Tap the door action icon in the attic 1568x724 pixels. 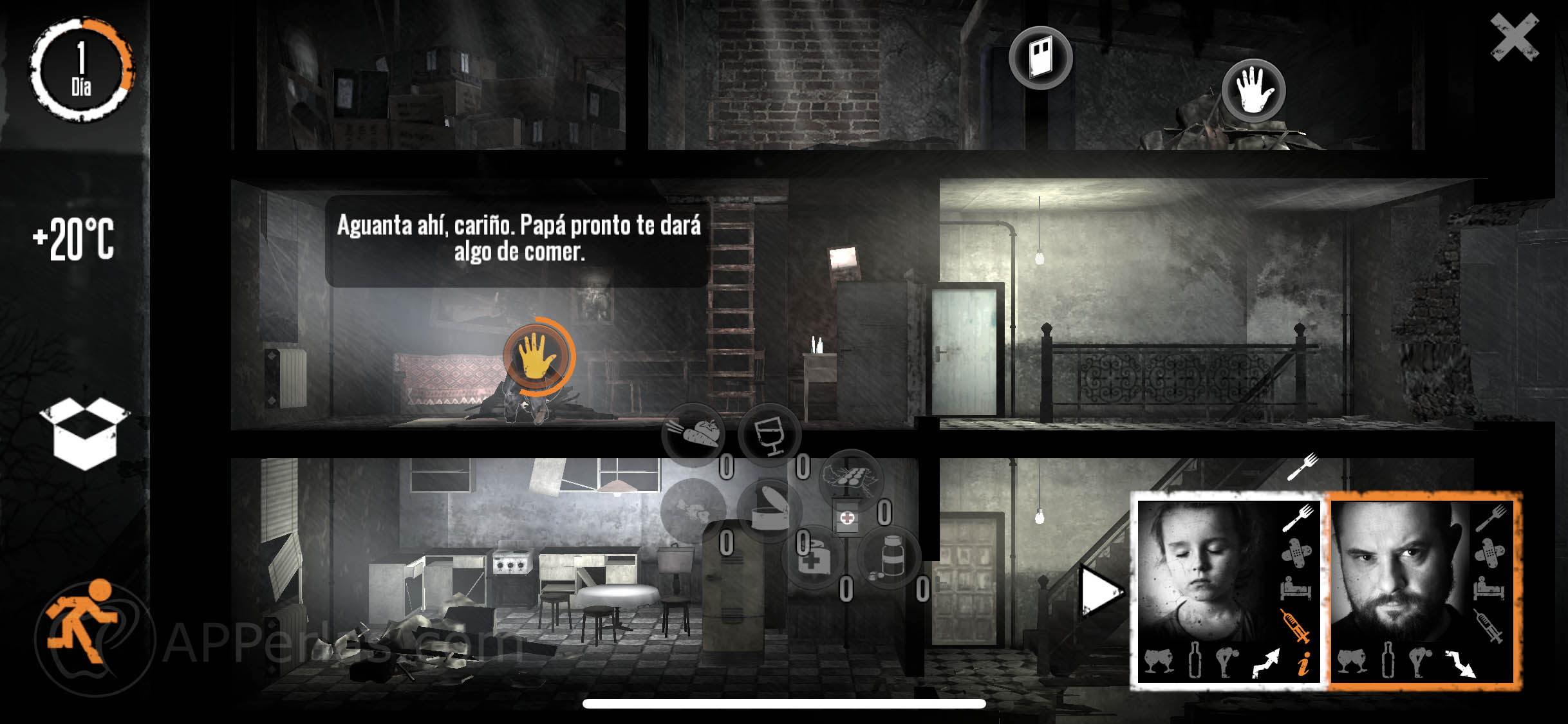pos(1040,58)
